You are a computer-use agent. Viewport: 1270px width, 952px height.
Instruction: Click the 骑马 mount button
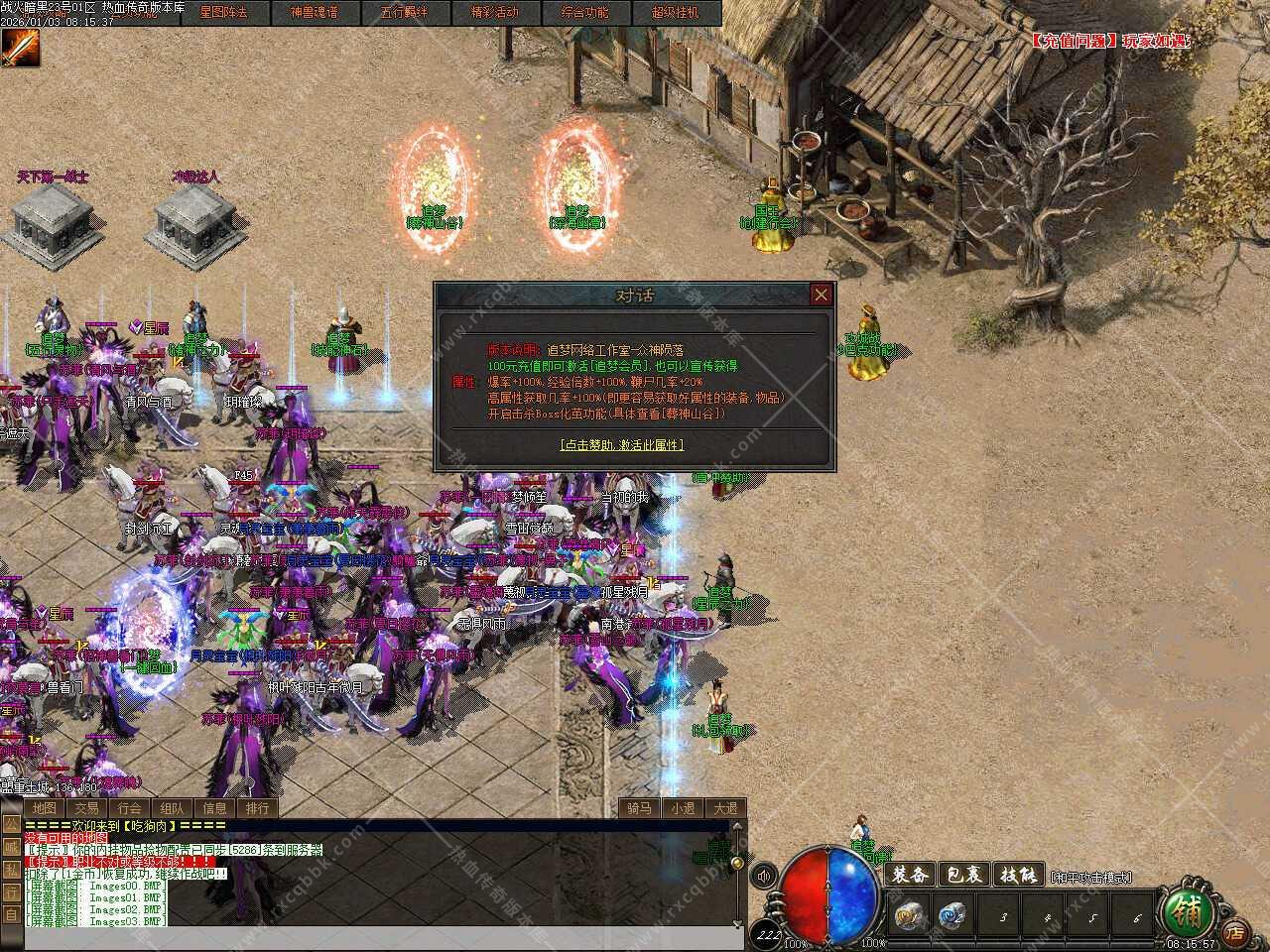pos(639,808)
